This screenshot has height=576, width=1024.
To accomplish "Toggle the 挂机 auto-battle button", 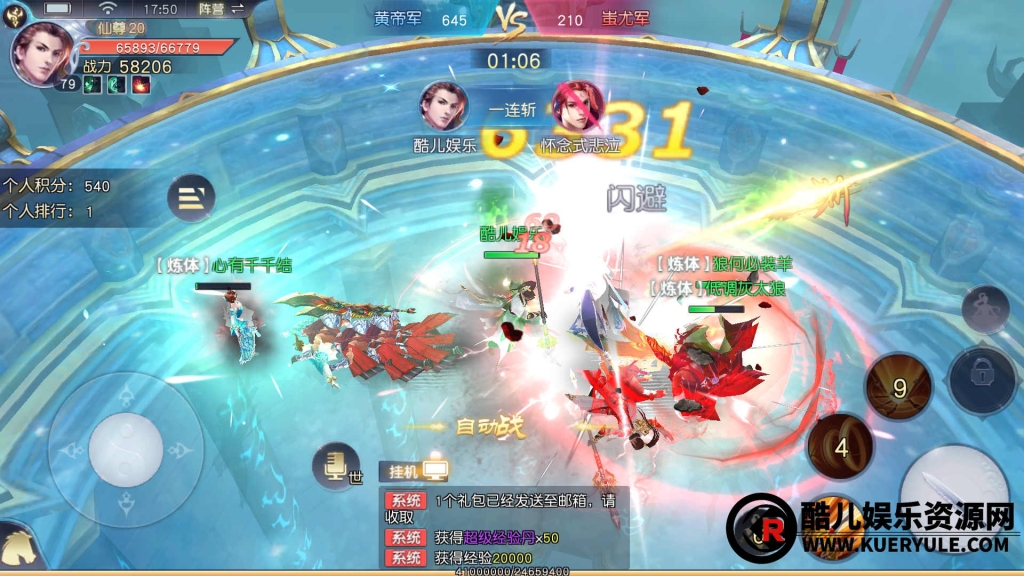I will click(x=413, y=470).
